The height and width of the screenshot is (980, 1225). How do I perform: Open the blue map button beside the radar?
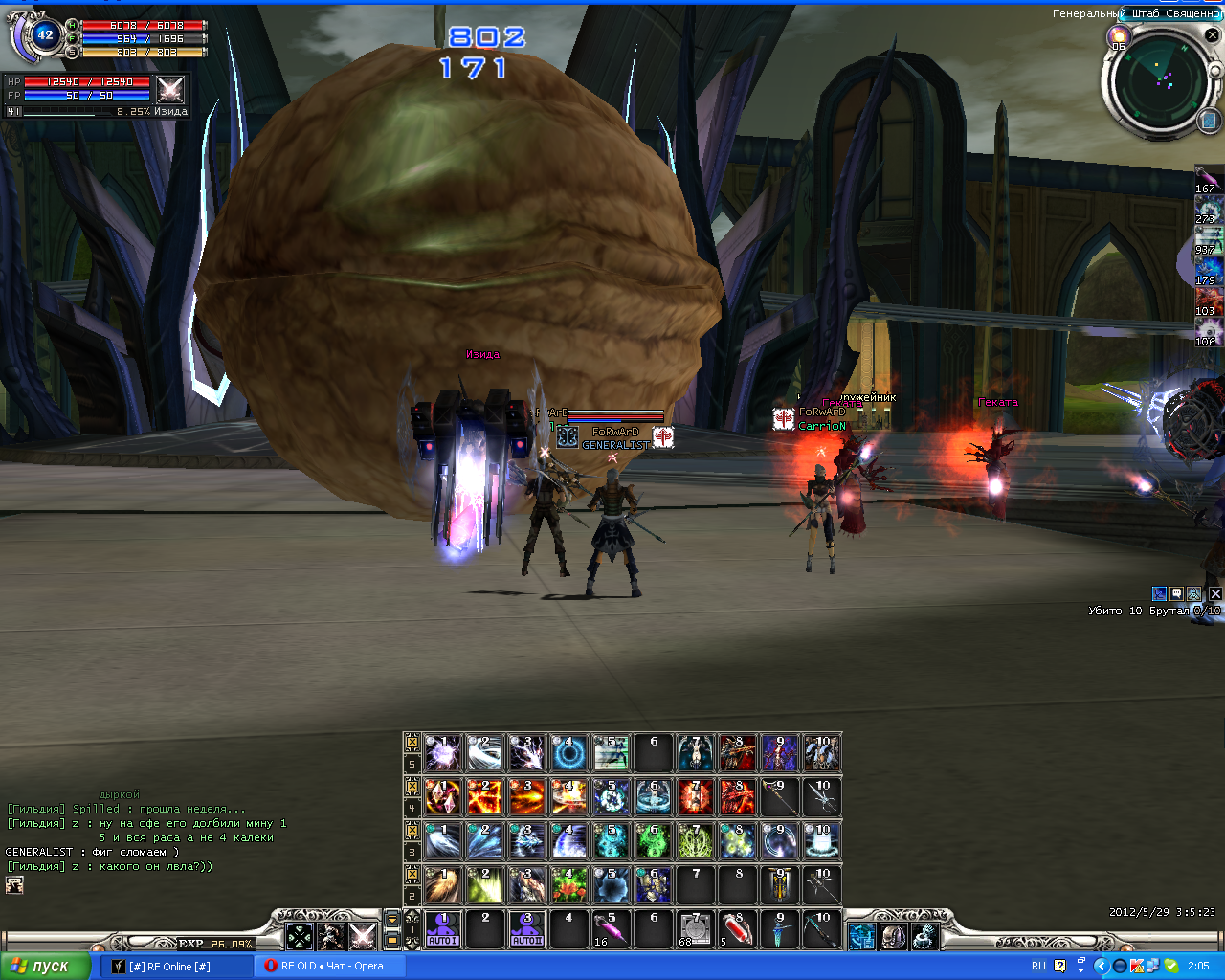point(1208,121)
